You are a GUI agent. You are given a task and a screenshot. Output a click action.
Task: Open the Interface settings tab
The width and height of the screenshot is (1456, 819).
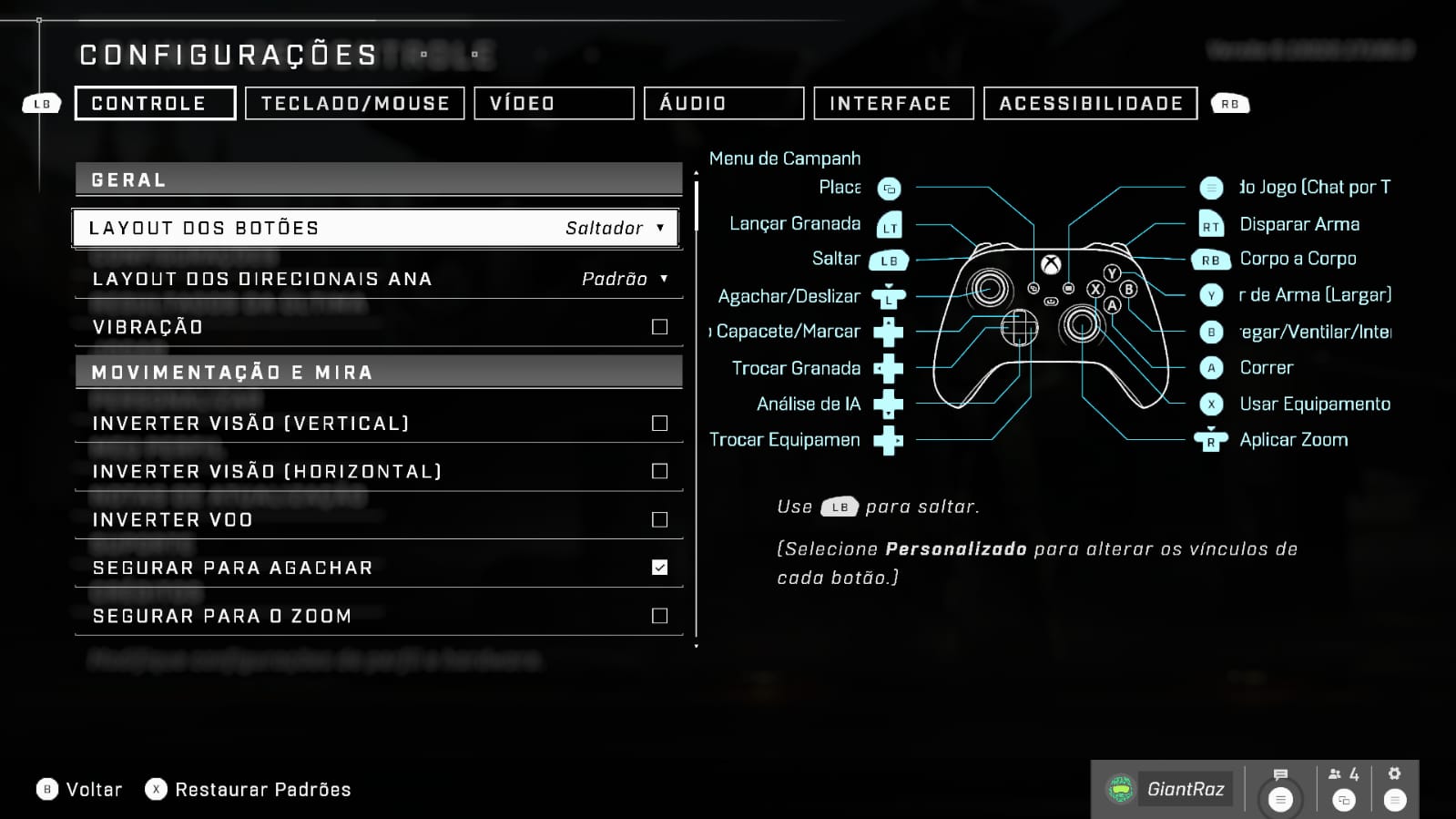(x=893, y=103)
